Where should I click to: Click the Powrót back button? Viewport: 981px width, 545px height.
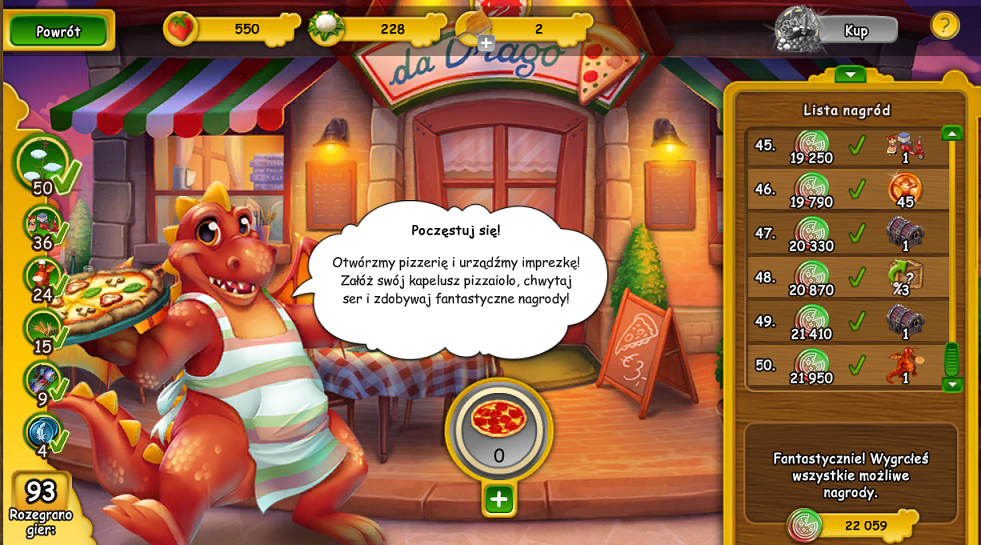(x=58, y=31)
